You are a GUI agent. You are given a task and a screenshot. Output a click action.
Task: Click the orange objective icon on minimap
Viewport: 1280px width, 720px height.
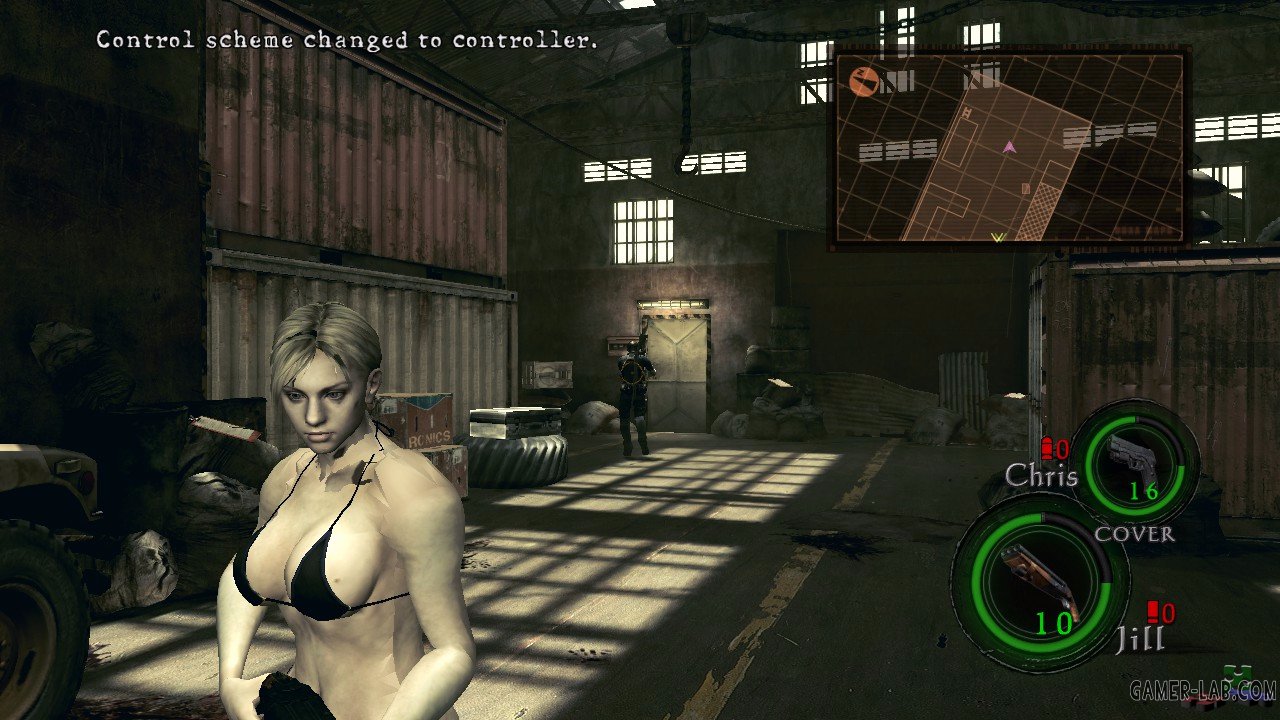tap(863, 81)
